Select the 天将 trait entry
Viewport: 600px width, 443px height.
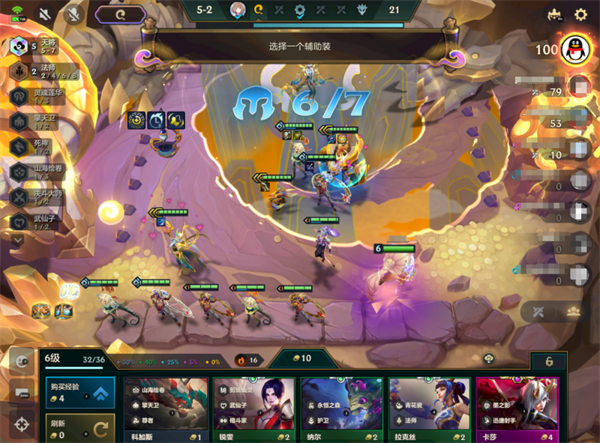[40, 48]
